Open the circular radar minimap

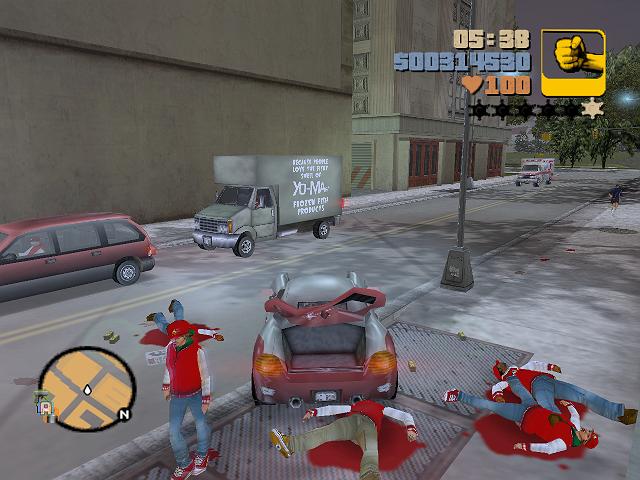click(88, 387)
